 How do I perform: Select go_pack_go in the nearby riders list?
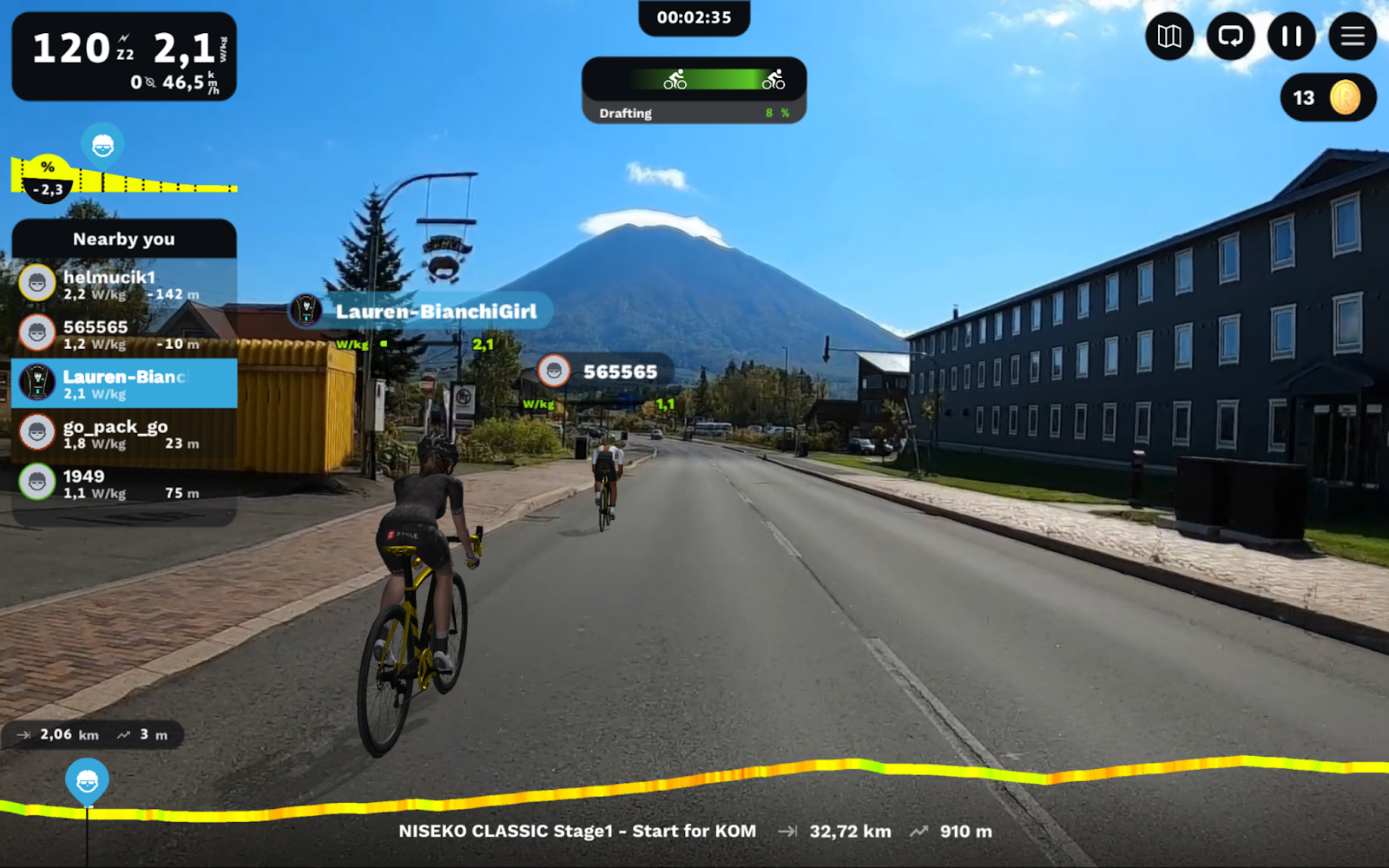(124, 433)
